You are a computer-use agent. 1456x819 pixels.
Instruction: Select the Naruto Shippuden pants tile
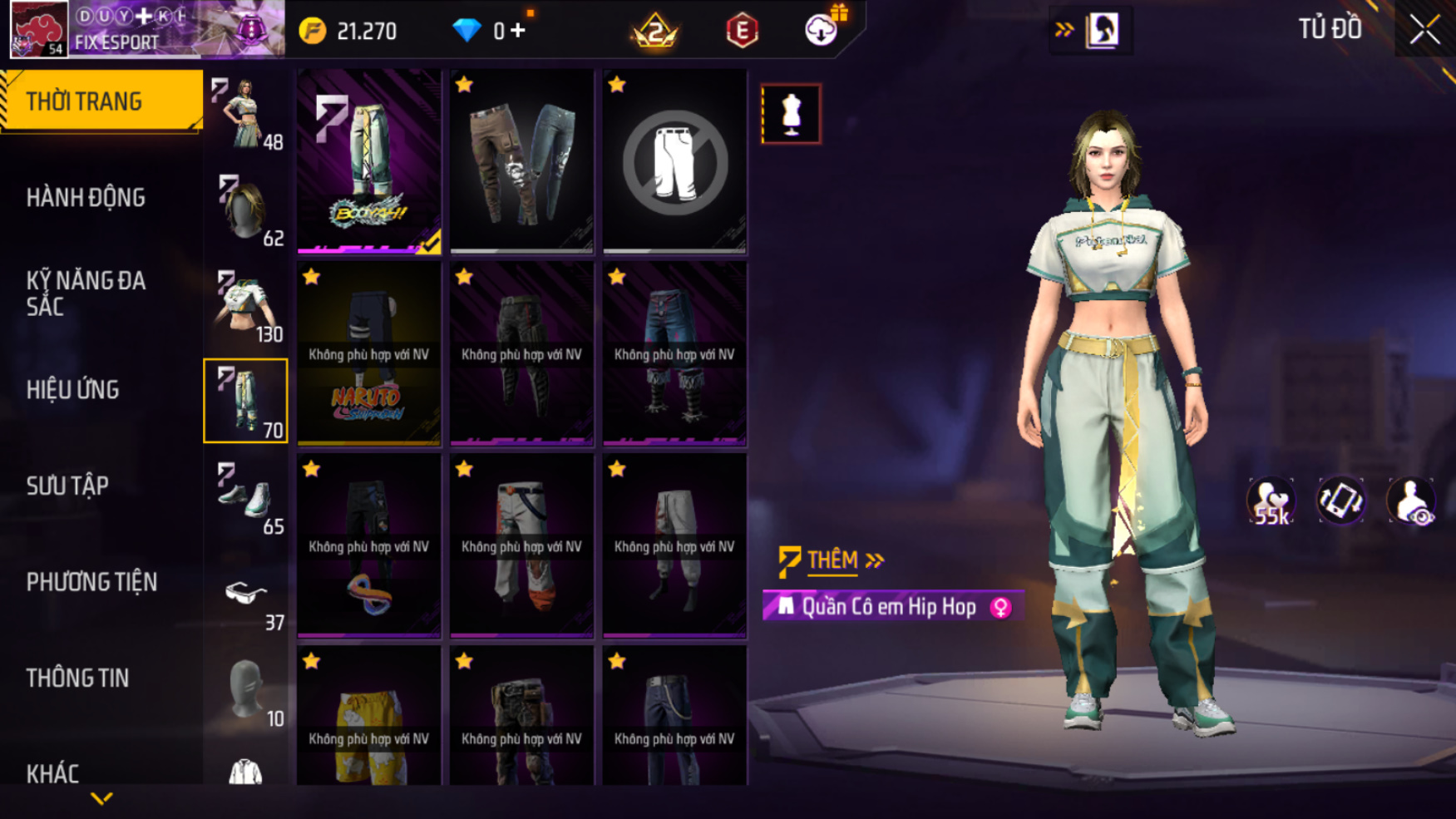point(368,354)
